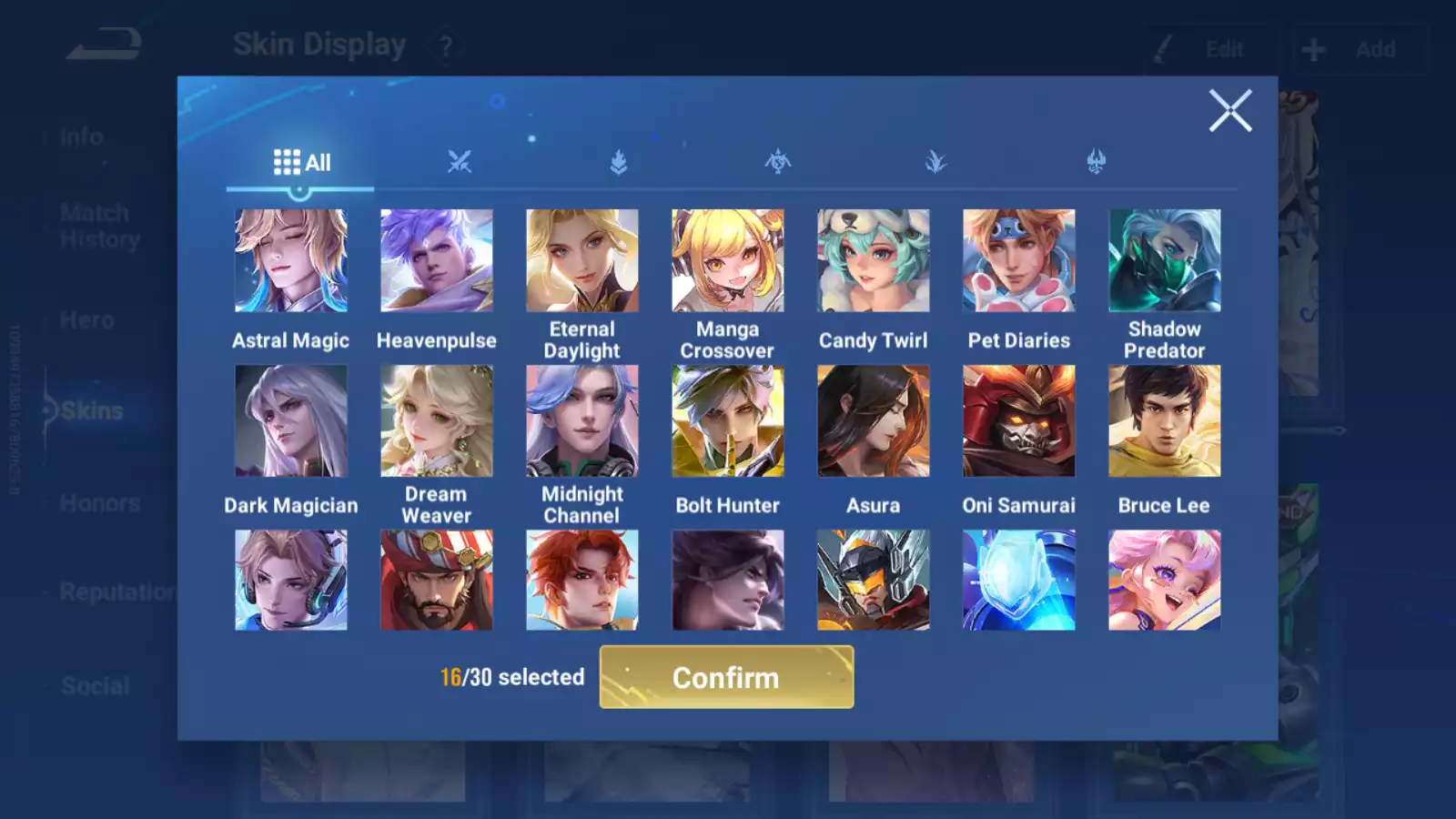Toggle selection of the Bruce Lee skin
The width and height of the screenshot is (1456, 819).
click(x=1165, y=420)
